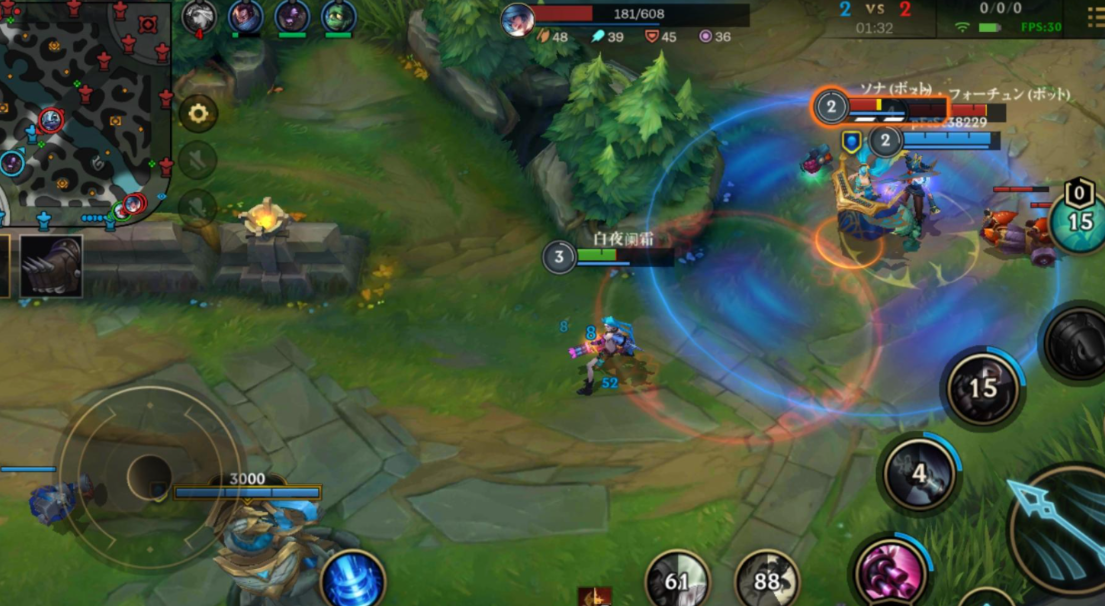This screenshot has width=1105, height=606.
Task: Tap the player champion portrait beside the health bar
Action: [x=517, y=19]
